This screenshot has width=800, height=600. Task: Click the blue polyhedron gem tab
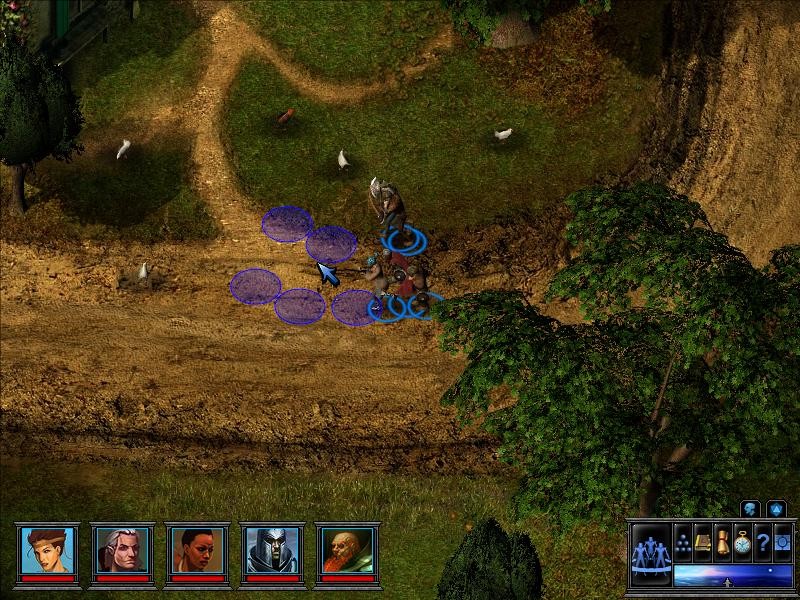coord(775,510)
